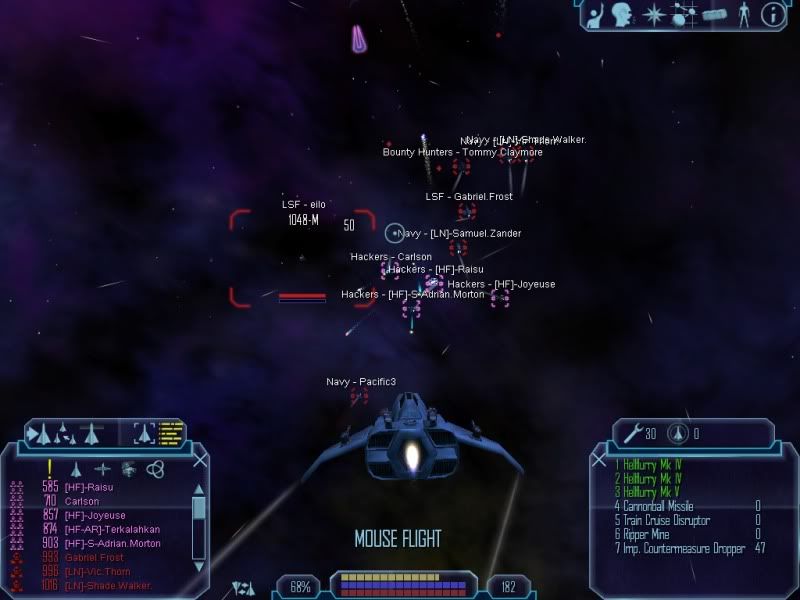Viewport: 800px width, 600px height.
Task: Select Gabriel.Frost in the contact list
Action: (x=93, y=557)
